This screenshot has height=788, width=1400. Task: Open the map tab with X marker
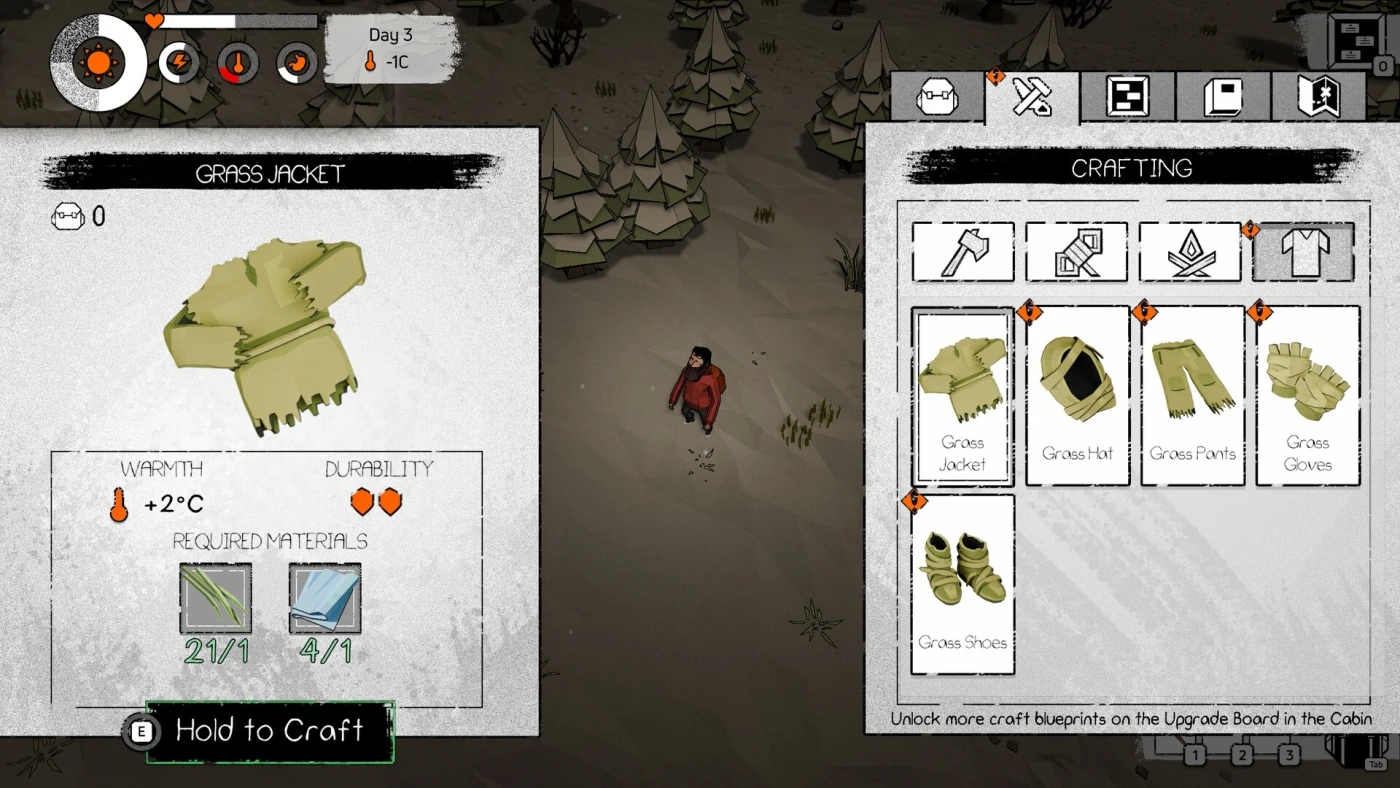(1318, 98)
